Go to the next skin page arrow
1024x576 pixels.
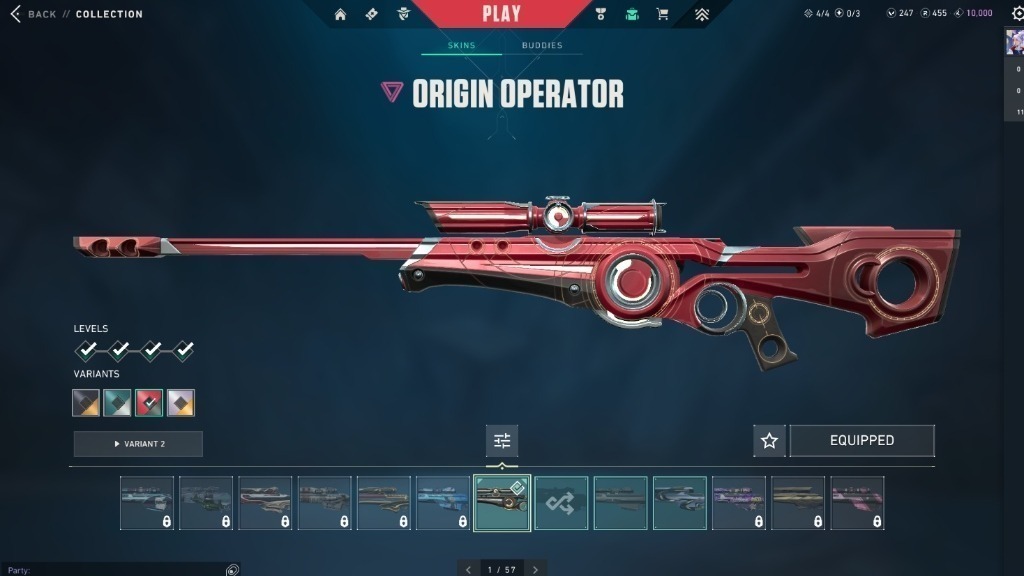pyautogui.click(x=535, y=569)
